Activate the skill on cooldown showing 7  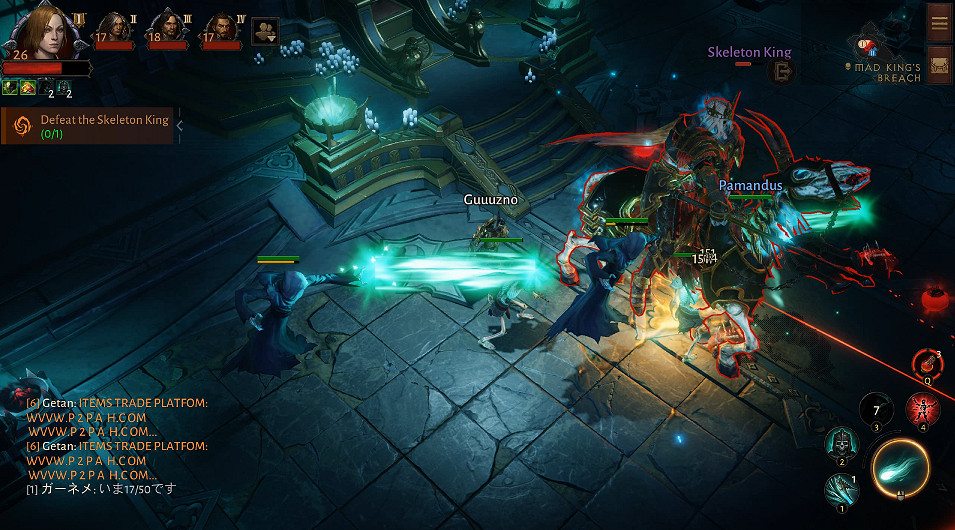[x=877, y=410]
